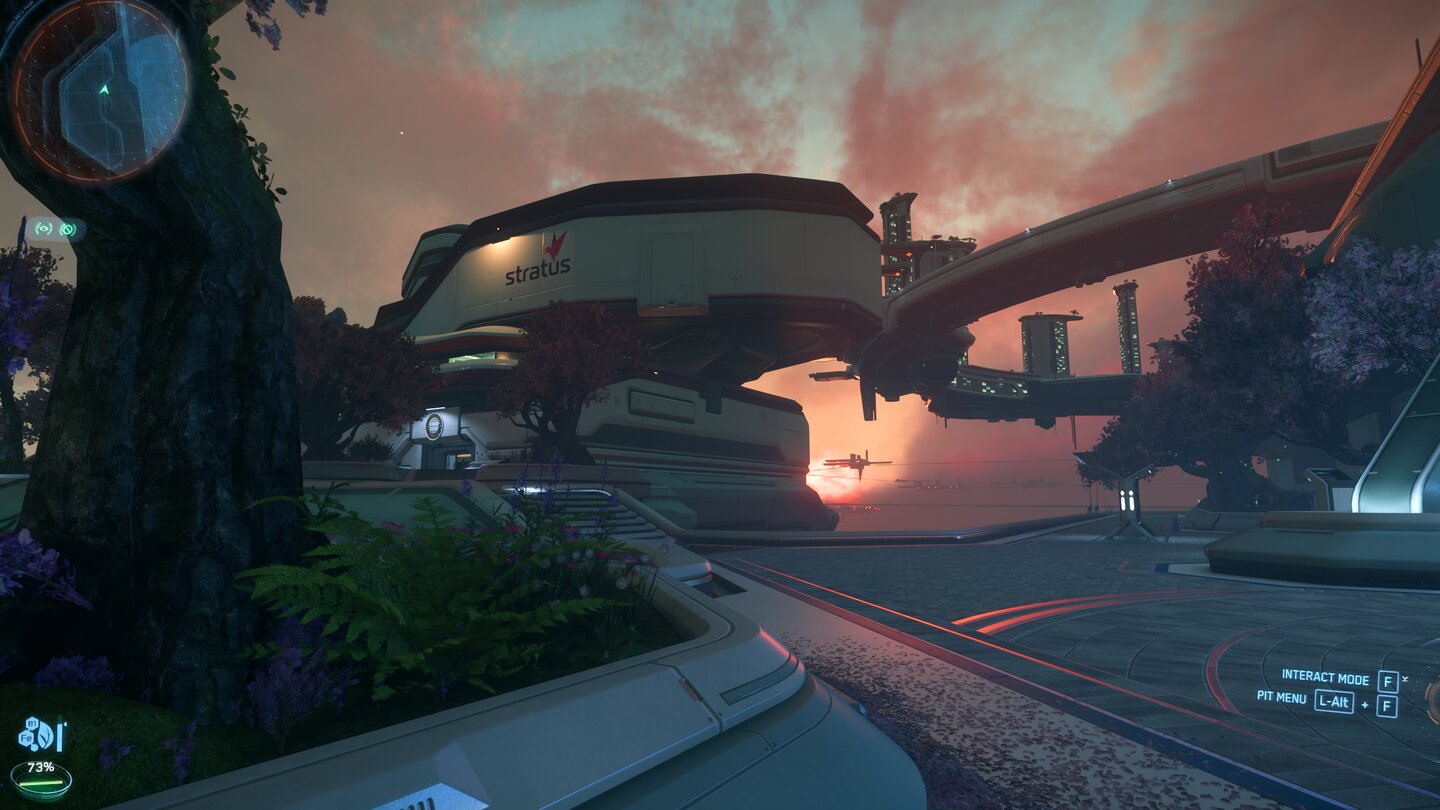This screenshot has width=1440, height=810.
Task: Click the F keybind beside Pit Menu
Action: click(x=1388, y=703)
